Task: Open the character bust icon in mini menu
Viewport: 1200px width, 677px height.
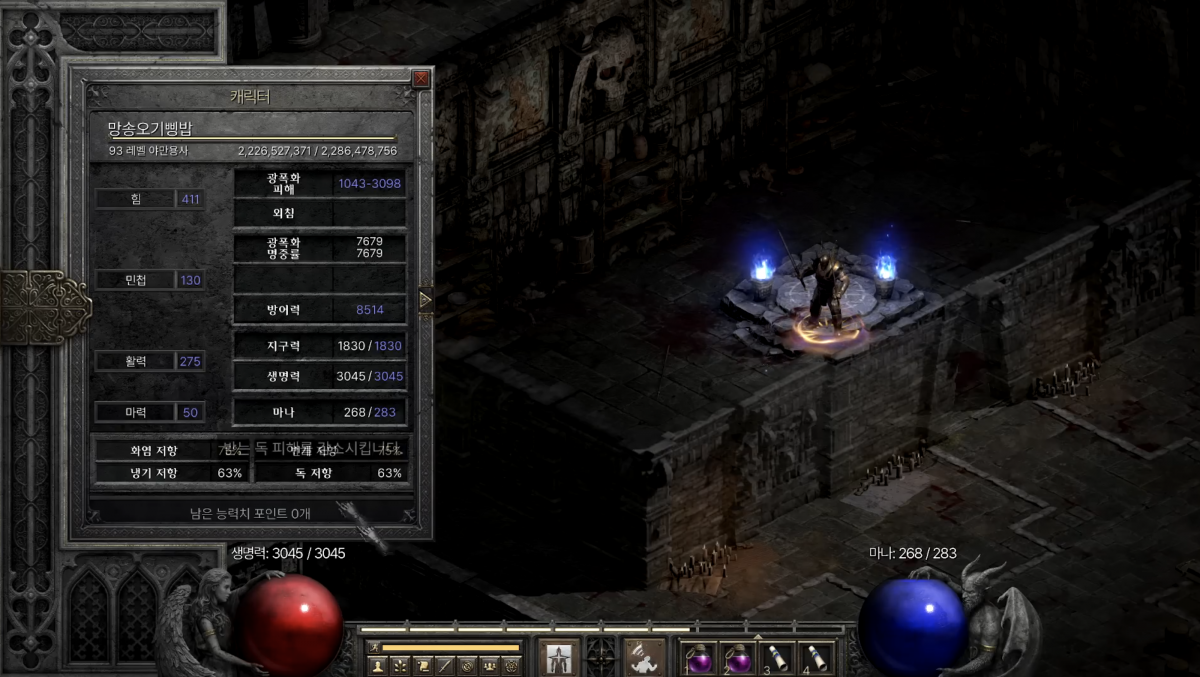Action: (378, 665)
